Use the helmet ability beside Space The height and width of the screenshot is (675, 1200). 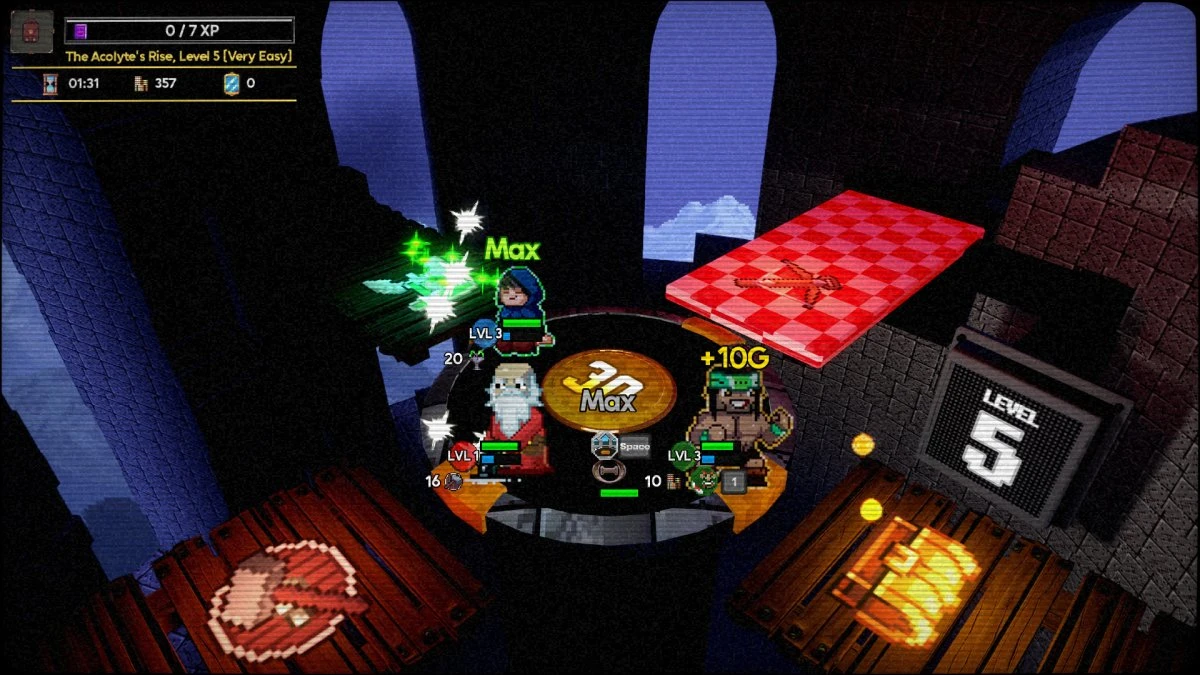(x=603, y=446)
